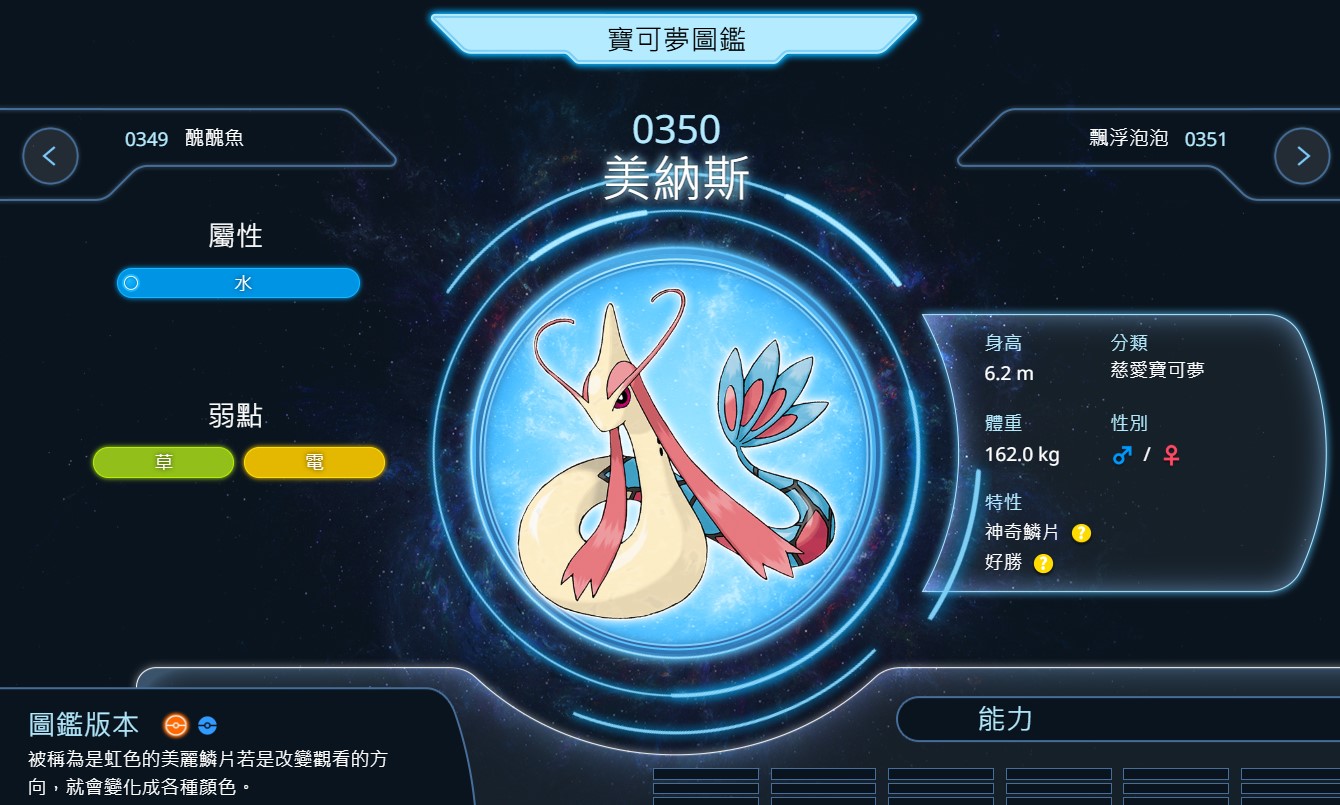Go to previous Pokémon with left arrow

click(50, 156)
